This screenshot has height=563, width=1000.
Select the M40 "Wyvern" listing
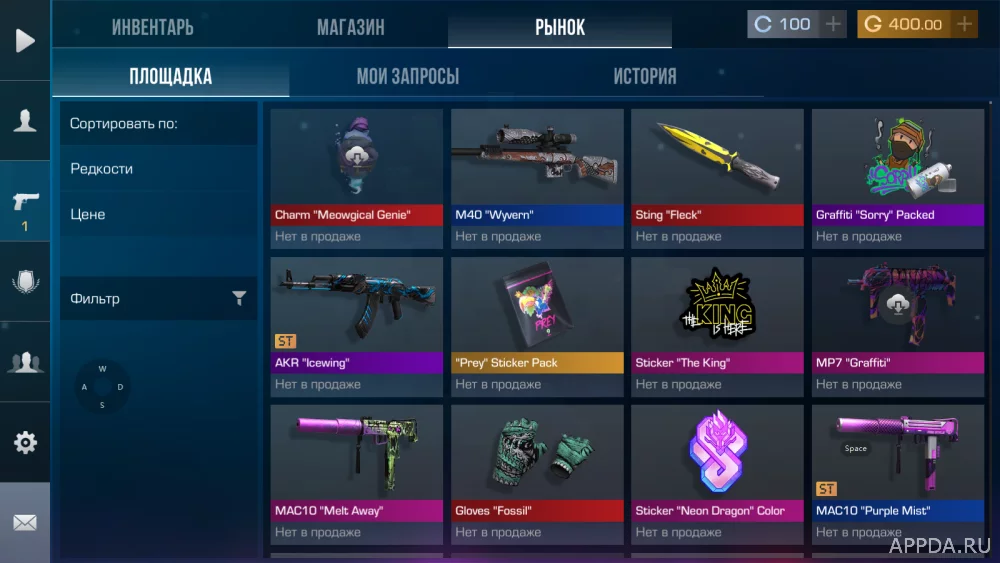tap(537, 170)
